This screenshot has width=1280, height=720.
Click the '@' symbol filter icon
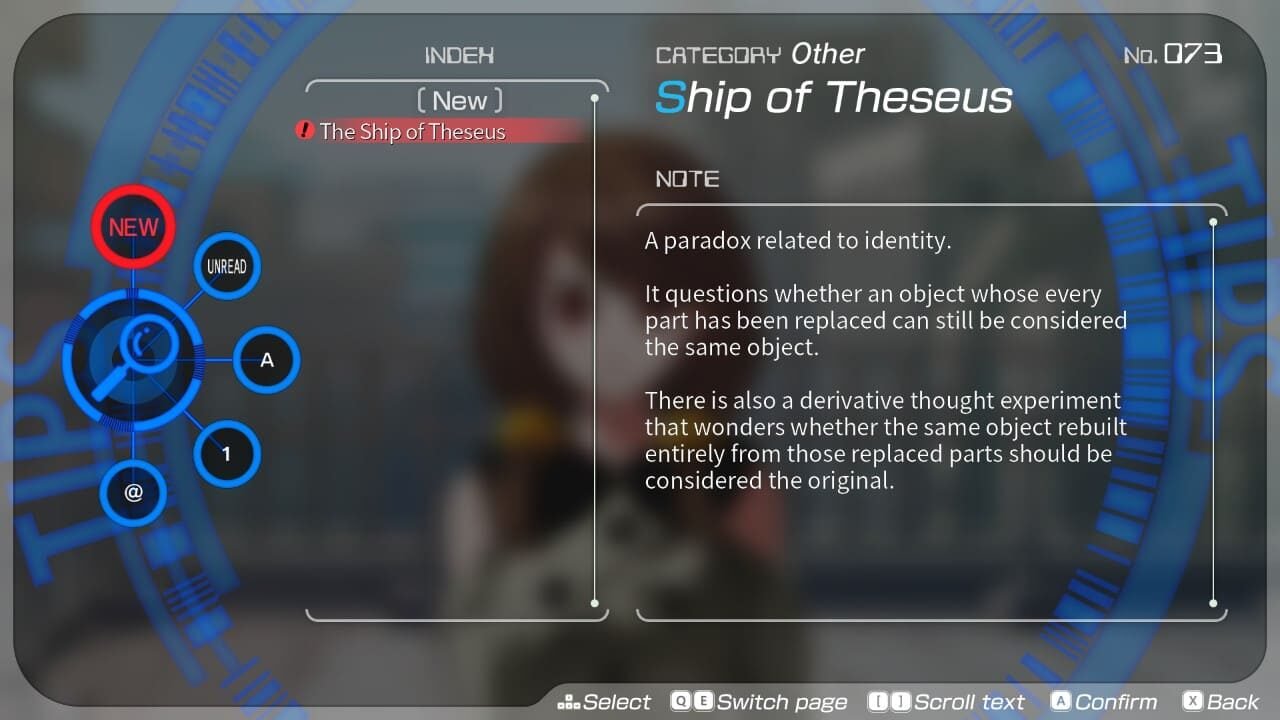pyautogui.click(x=133, y=494)
